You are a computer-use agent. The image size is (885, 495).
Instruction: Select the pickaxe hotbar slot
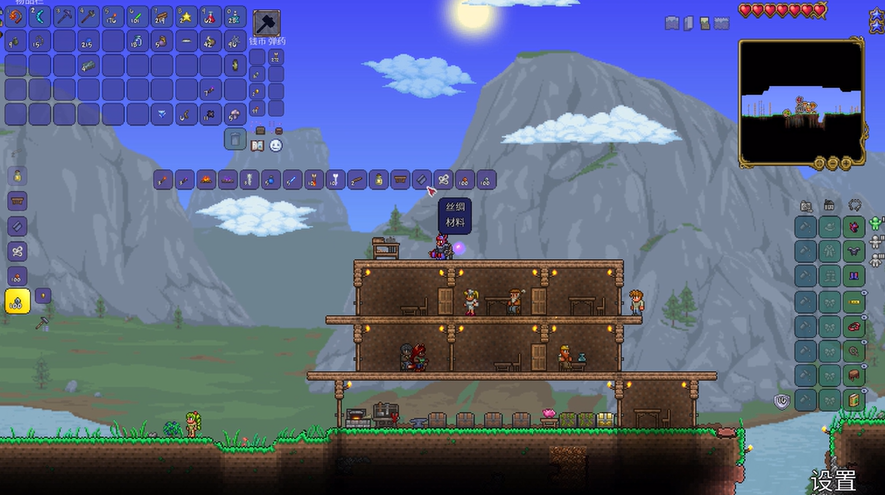tap(64, 16)
